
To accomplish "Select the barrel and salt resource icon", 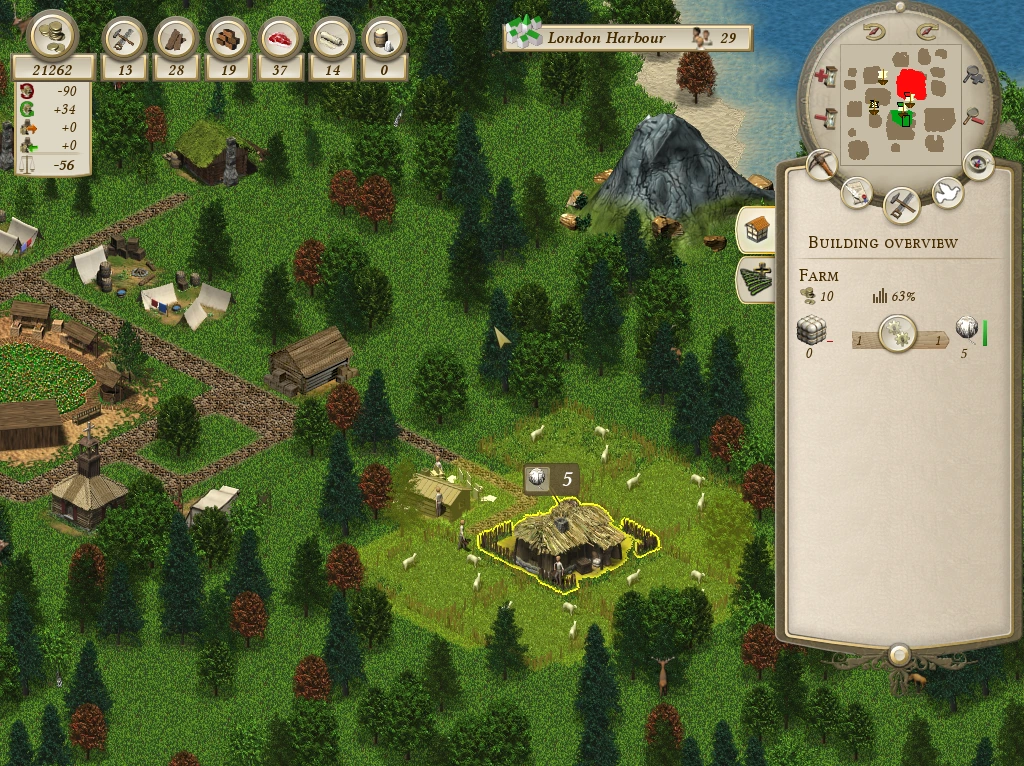I will [385, 39].
